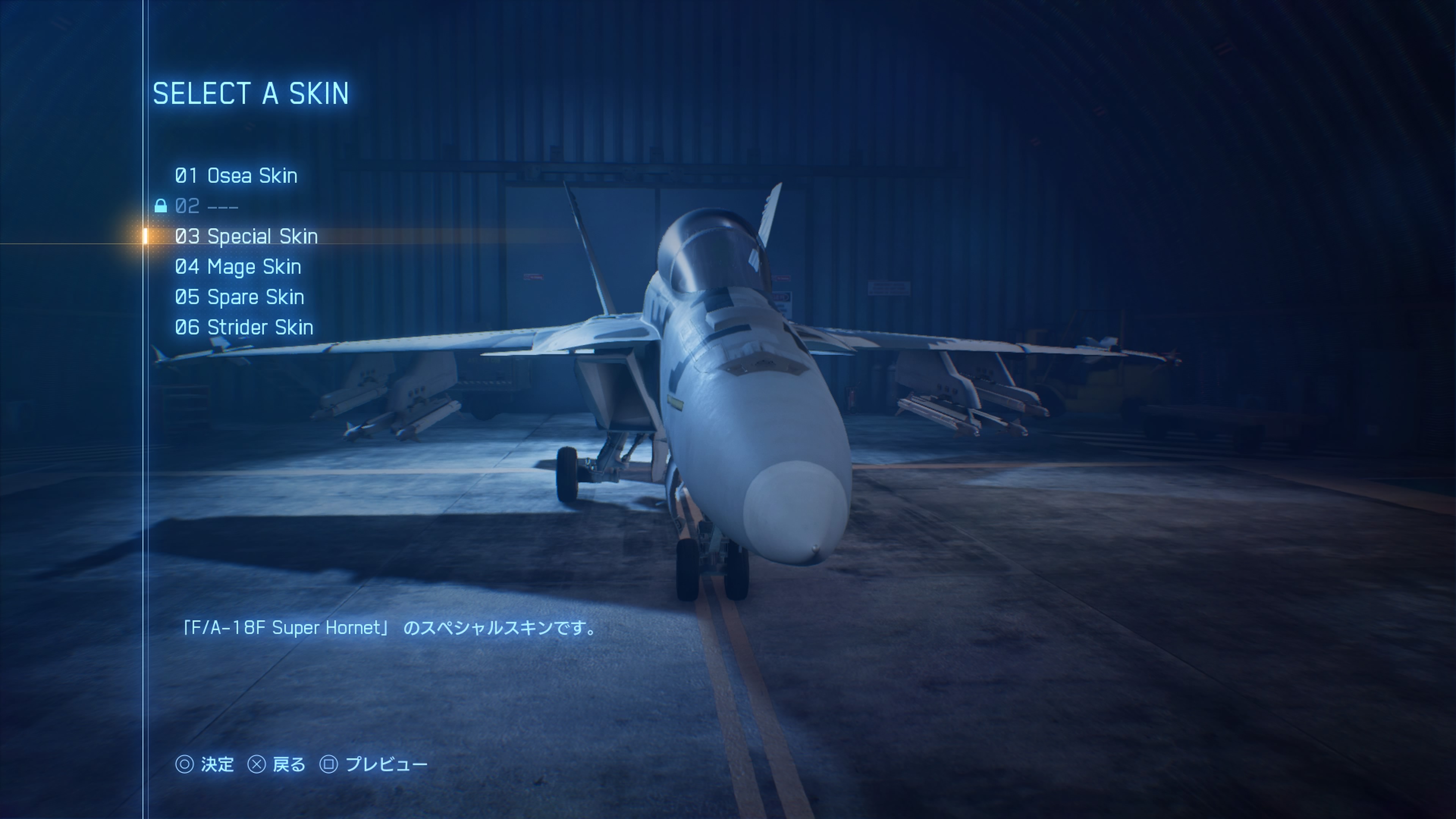Pick the 03 Special Skin option
This screenshot has width=1456, height=819.
[246, 236]
